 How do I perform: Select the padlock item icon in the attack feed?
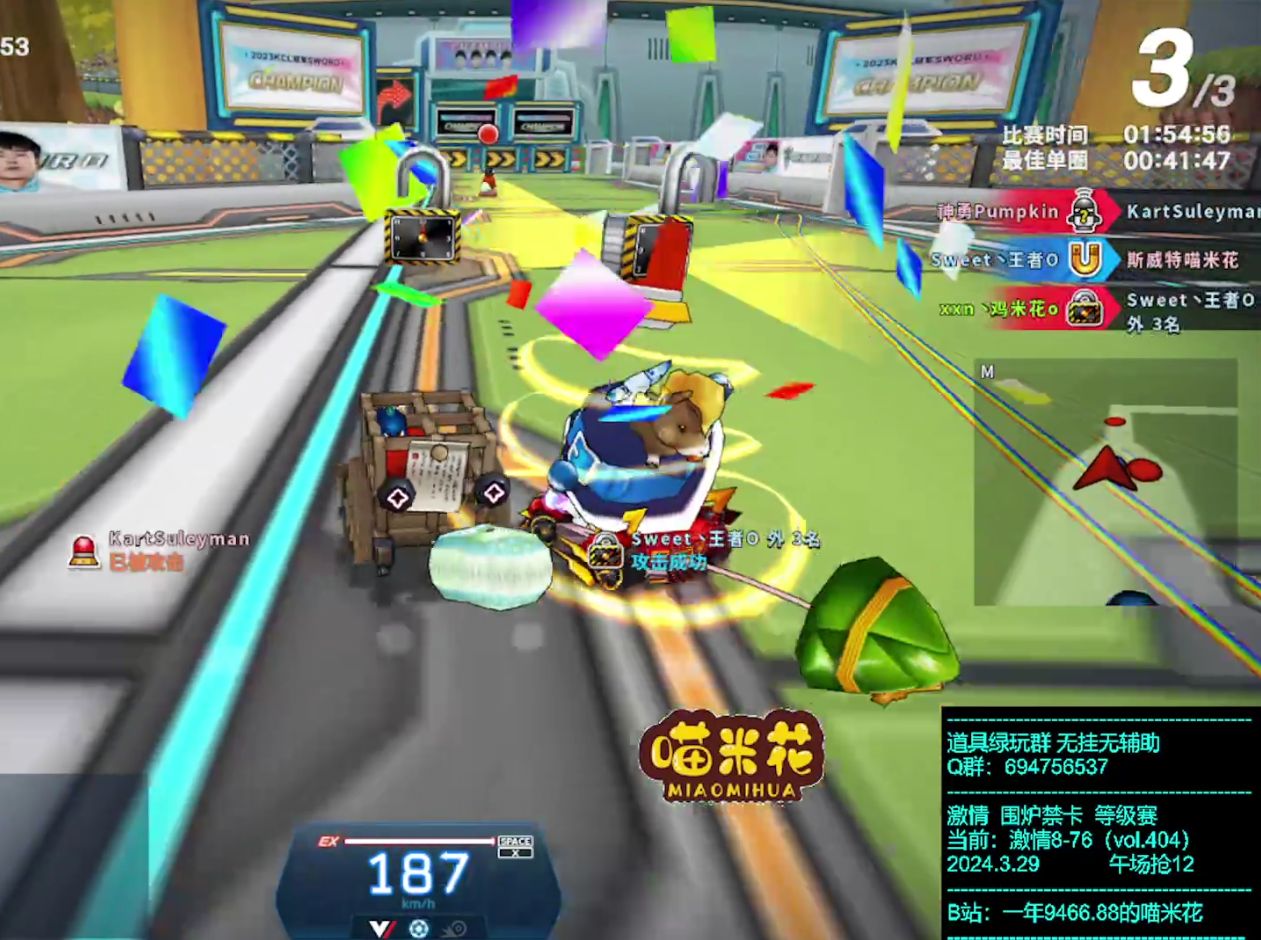[x=1083, y=308]
